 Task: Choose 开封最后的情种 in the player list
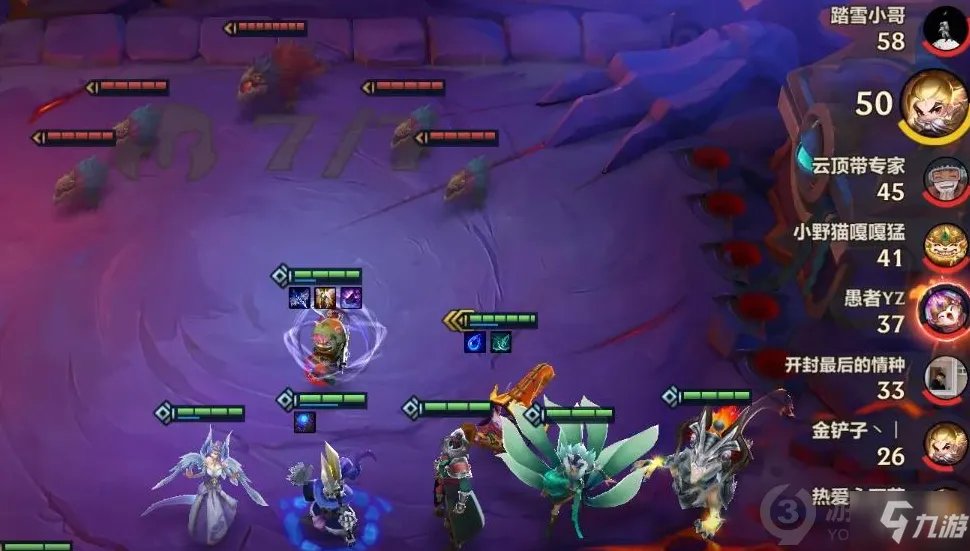click(x=944, y=376)
